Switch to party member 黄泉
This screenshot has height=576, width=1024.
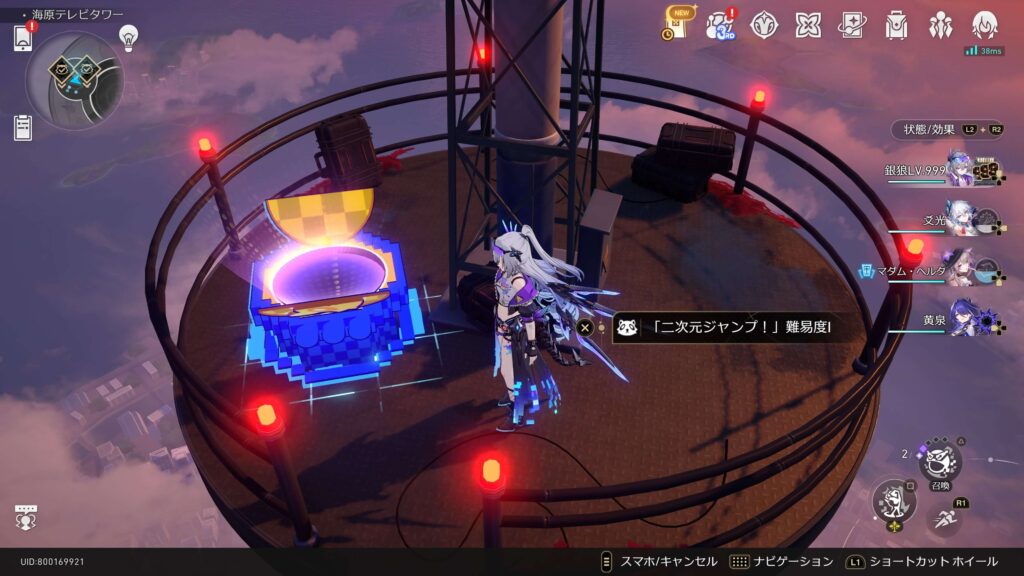962,320
